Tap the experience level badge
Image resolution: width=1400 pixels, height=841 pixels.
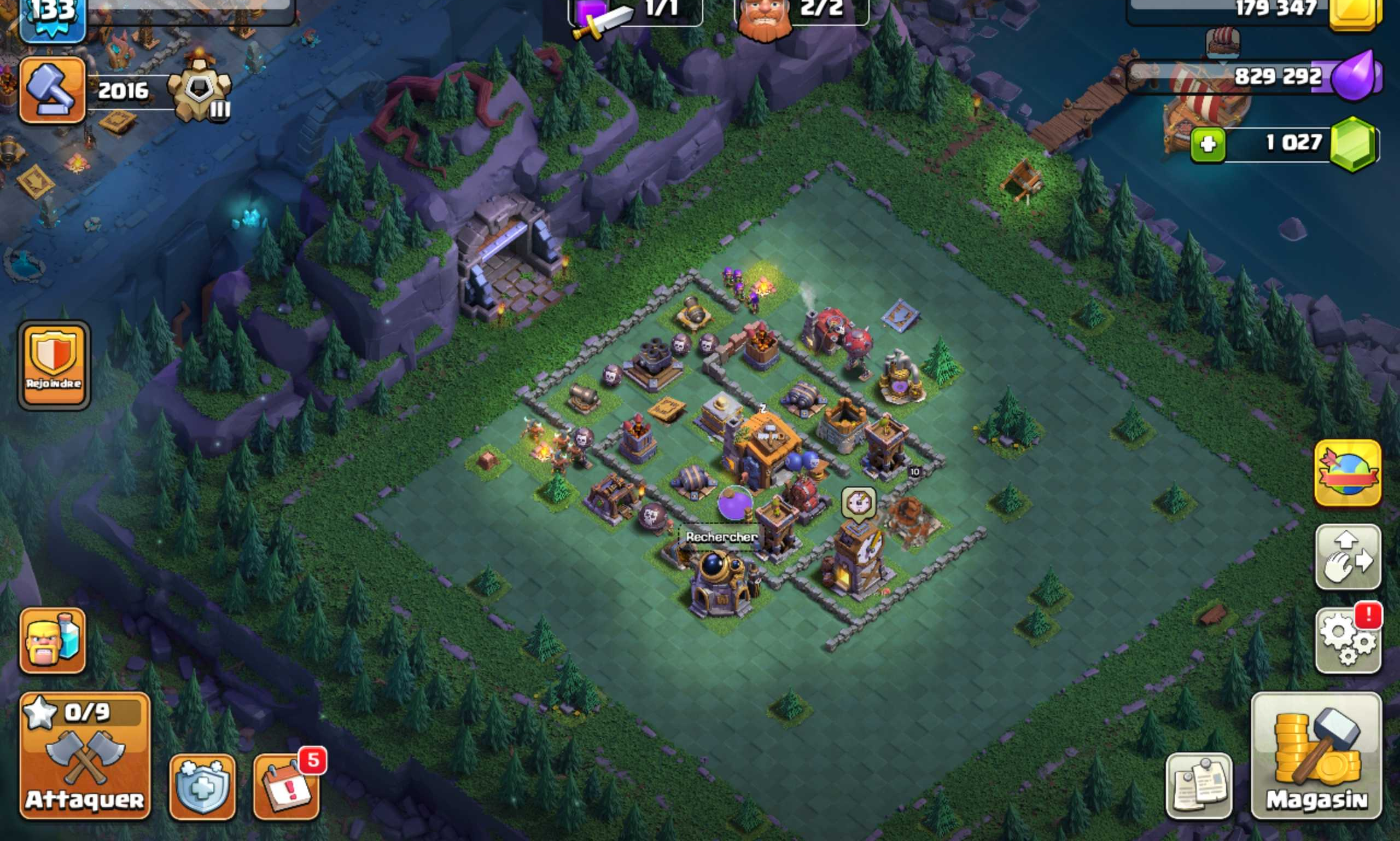pyautogui.click(x=52, y=17)
